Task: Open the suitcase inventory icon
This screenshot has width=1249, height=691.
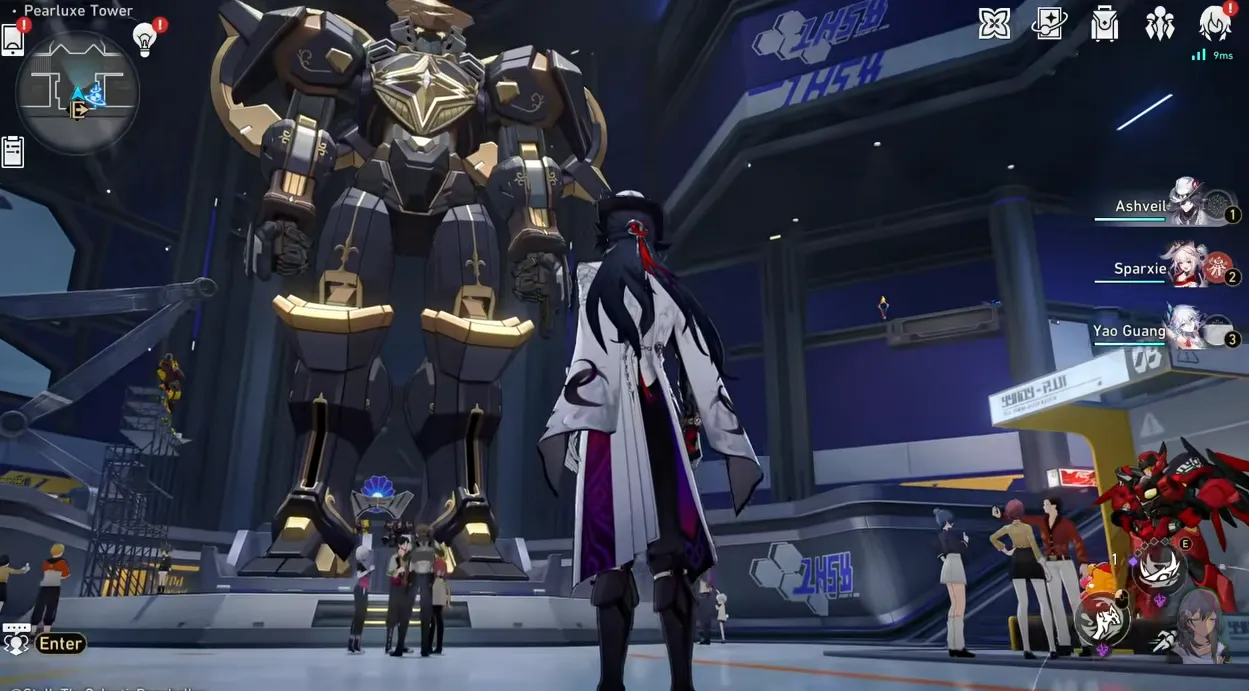Action: [1104, 24]
